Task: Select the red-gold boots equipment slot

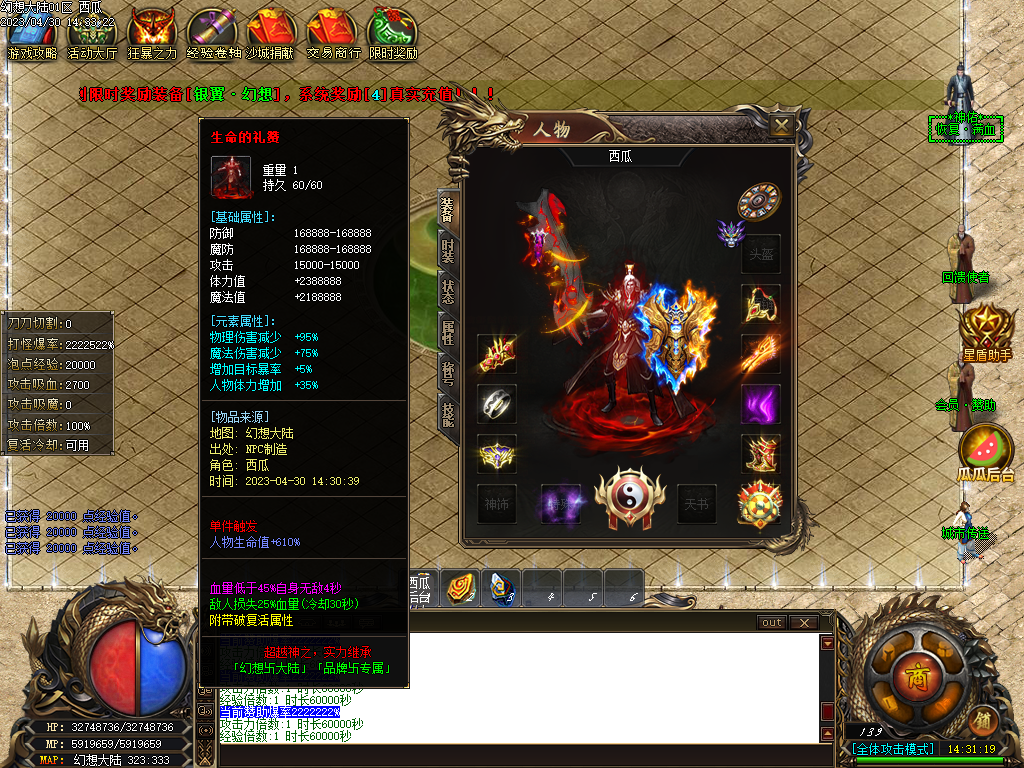Action: coord(760,455)
